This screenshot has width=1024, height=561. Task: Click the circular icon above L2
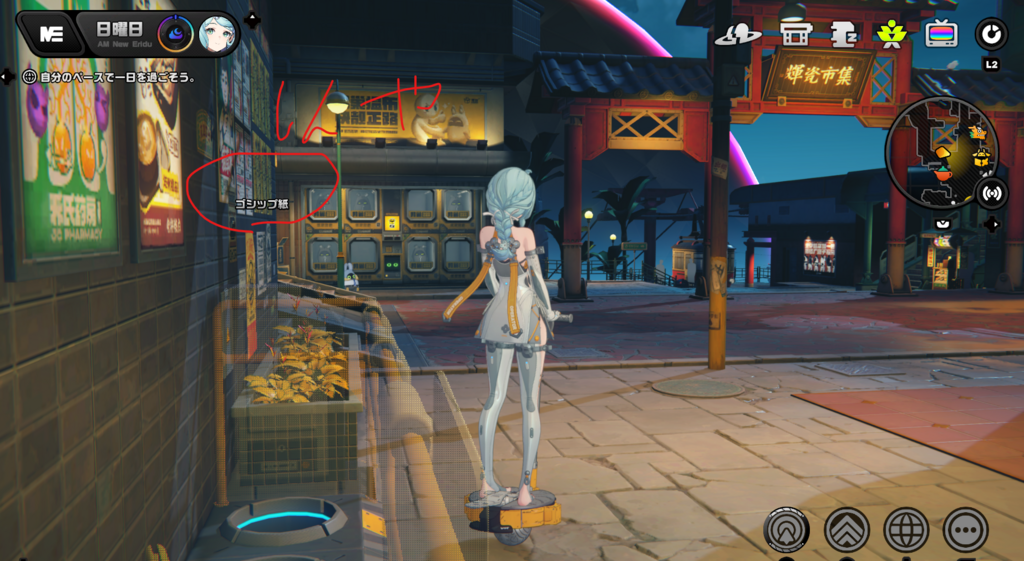coord(991,34)
